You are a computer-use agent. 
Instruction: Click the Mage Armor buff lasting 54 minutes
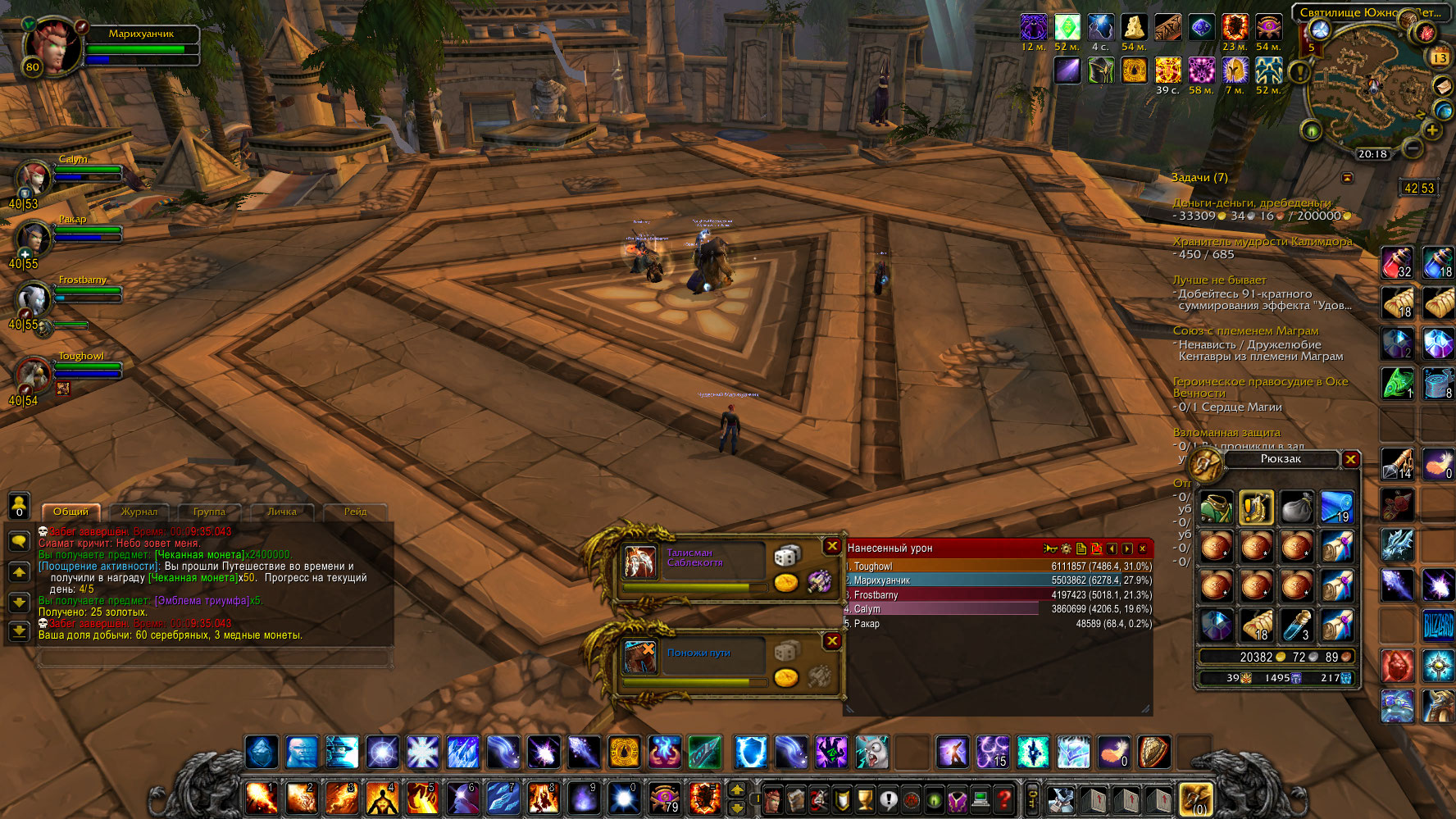1267,29
